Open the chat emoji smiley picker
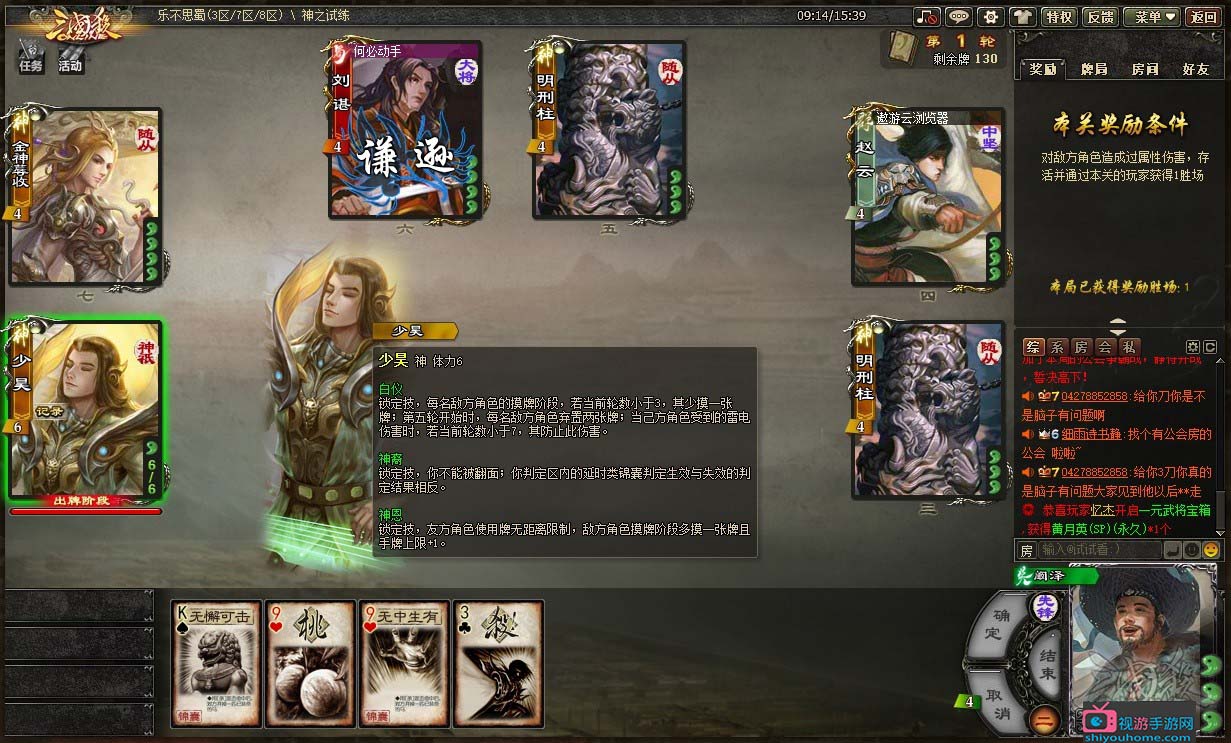Screen dimensions: 1231x743 click(x=1211, y=549)
